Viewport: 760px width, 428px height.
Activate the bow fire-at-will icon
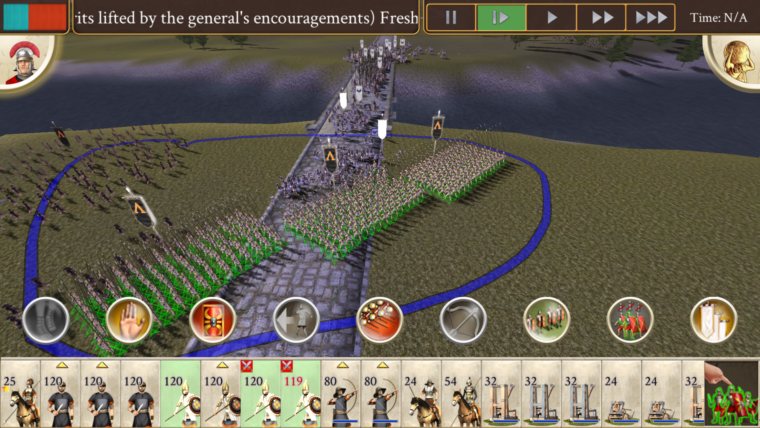coord(463,320)
